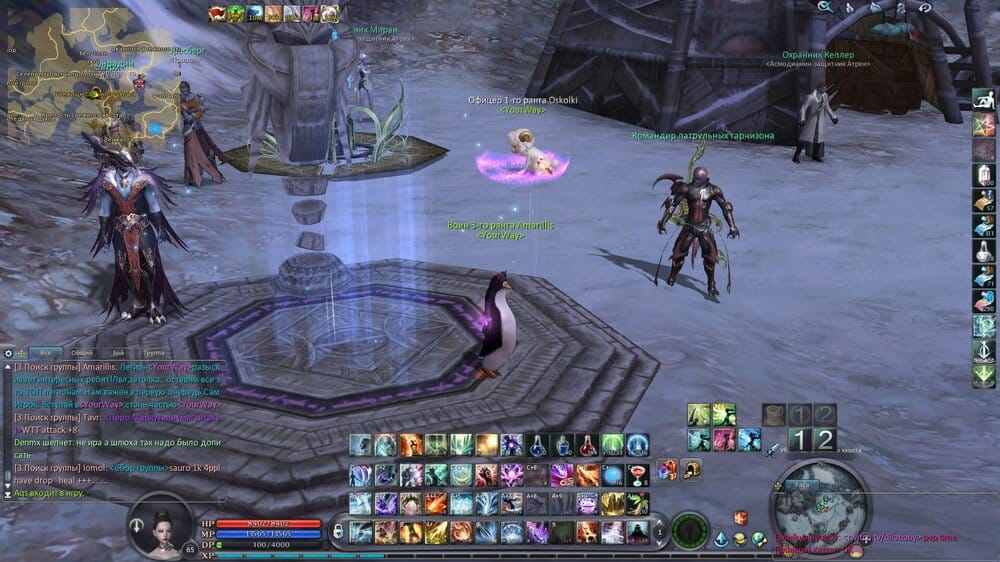
Task: Use the cocktail glass item slot
Action: (637, 475)
